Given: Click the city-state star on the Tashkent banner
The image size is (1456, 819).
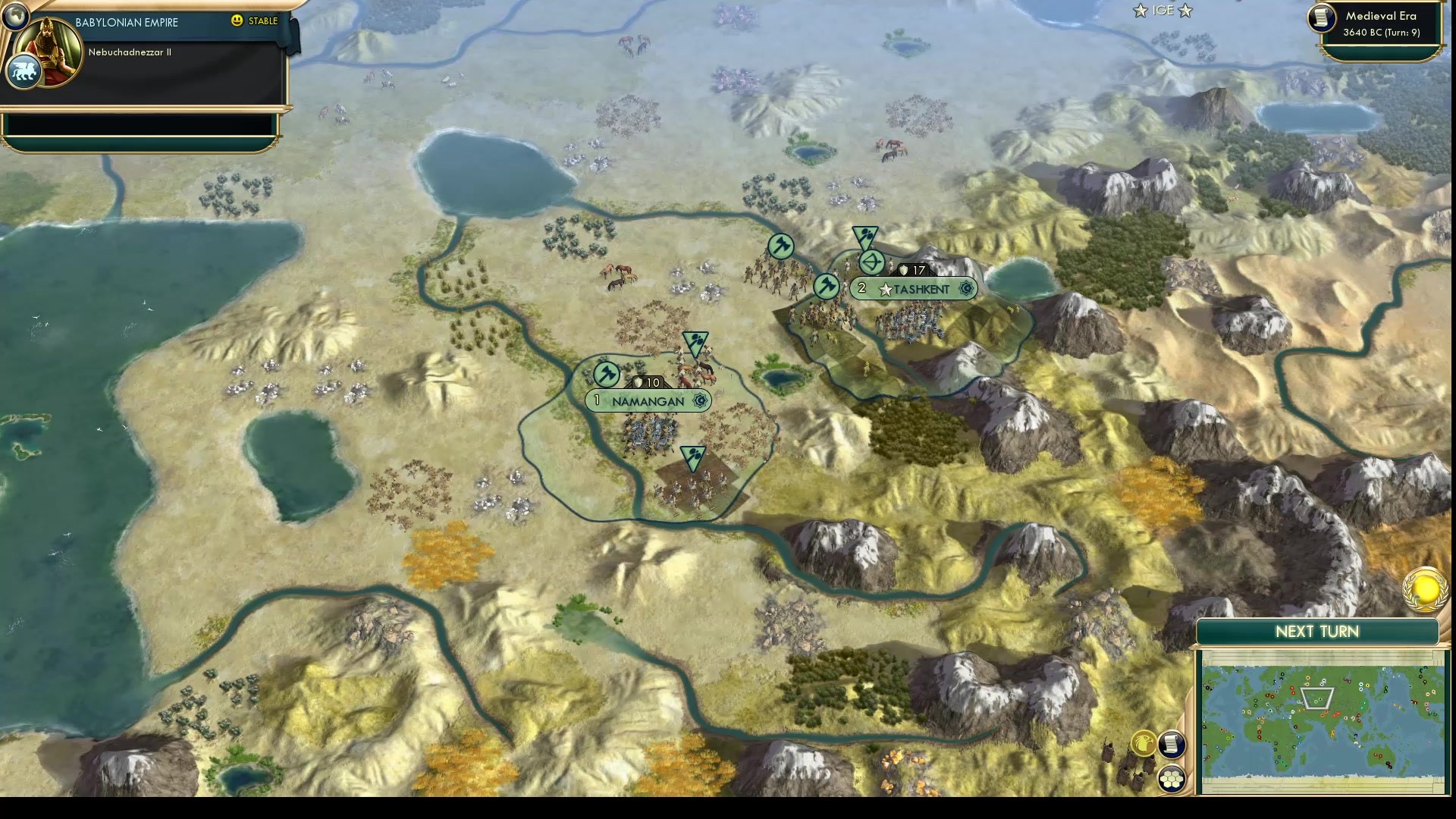Looking at the screenshot, I should click(885, 288).
